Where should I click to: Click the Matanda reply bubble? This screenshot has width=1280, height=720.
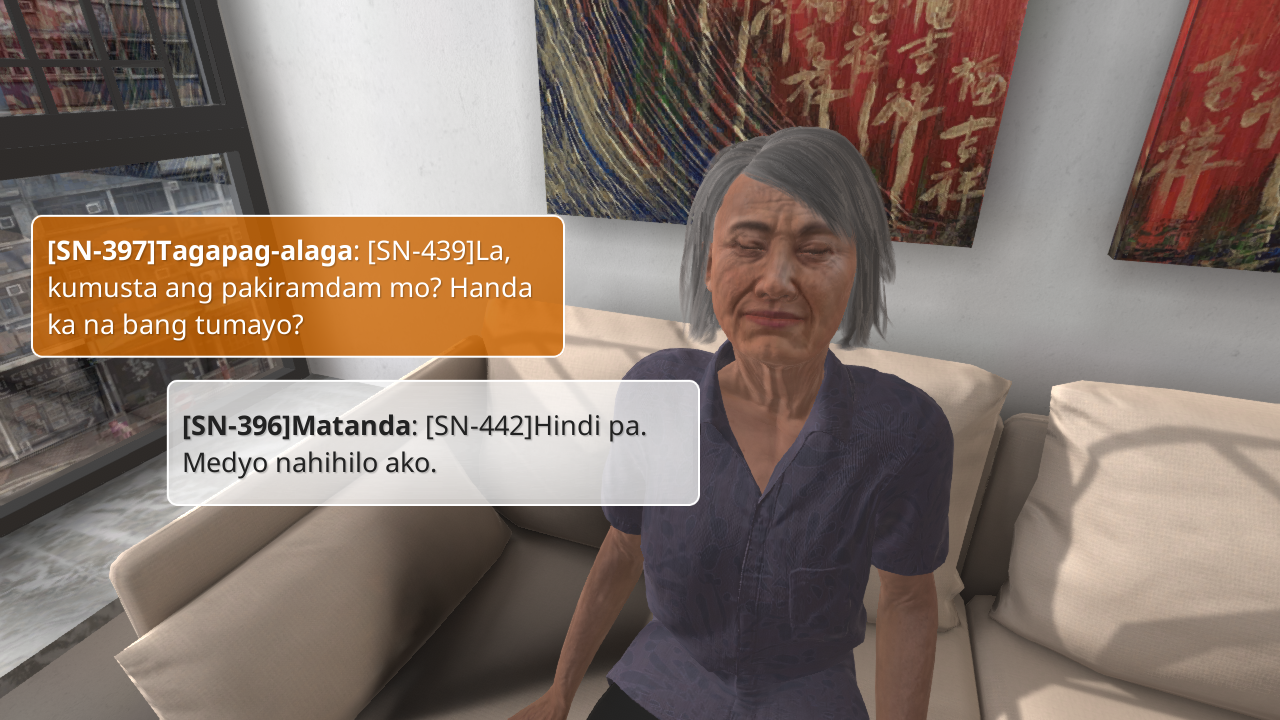click(x=433, y=442)
